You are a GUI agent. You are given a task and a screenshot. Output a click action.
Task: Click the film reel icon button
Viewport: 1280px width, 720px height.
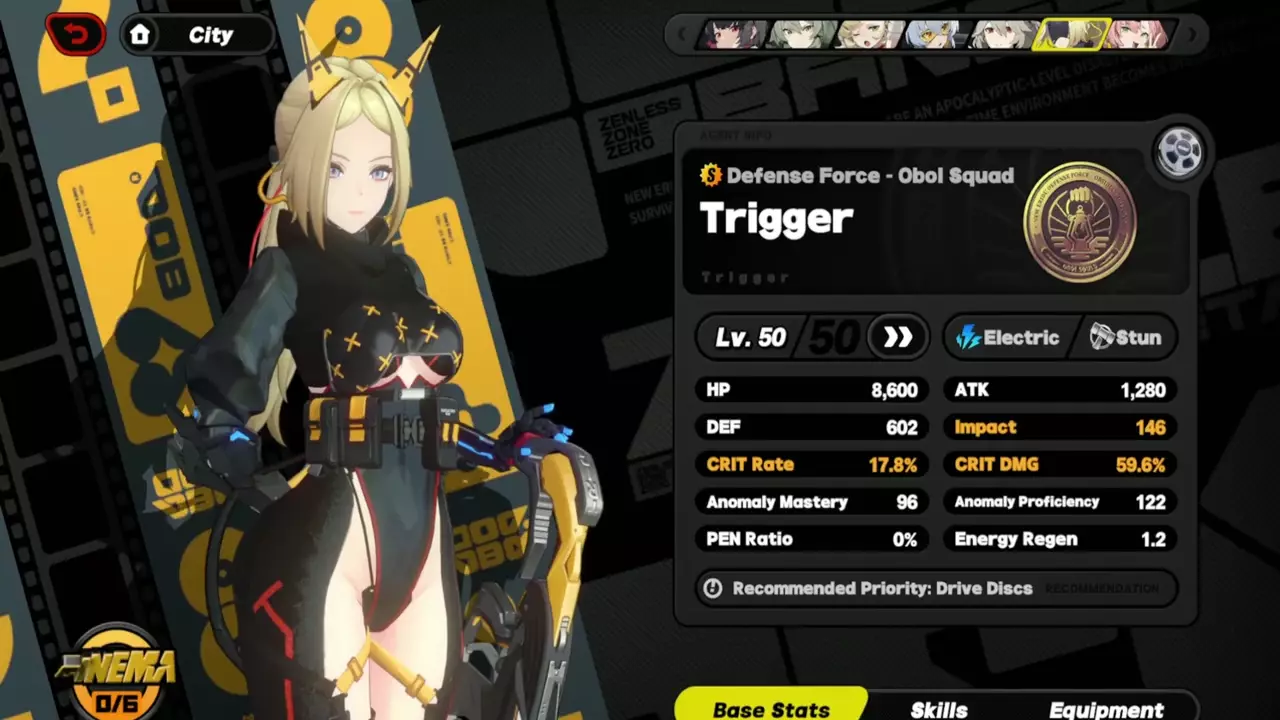(x=1178, y=153)
